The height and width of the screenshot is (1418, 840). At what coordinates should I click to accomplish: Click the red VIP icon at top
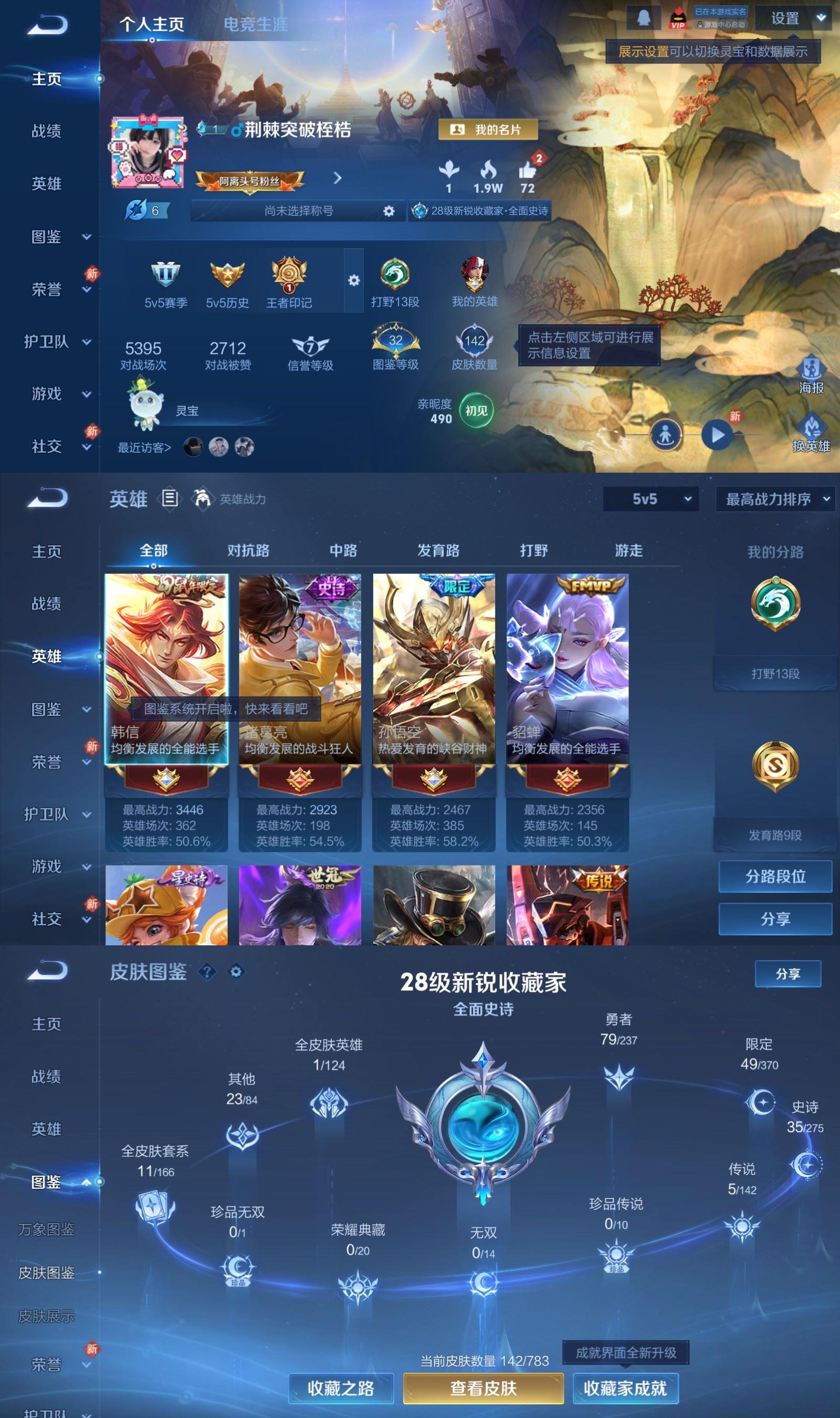(678, 18)
